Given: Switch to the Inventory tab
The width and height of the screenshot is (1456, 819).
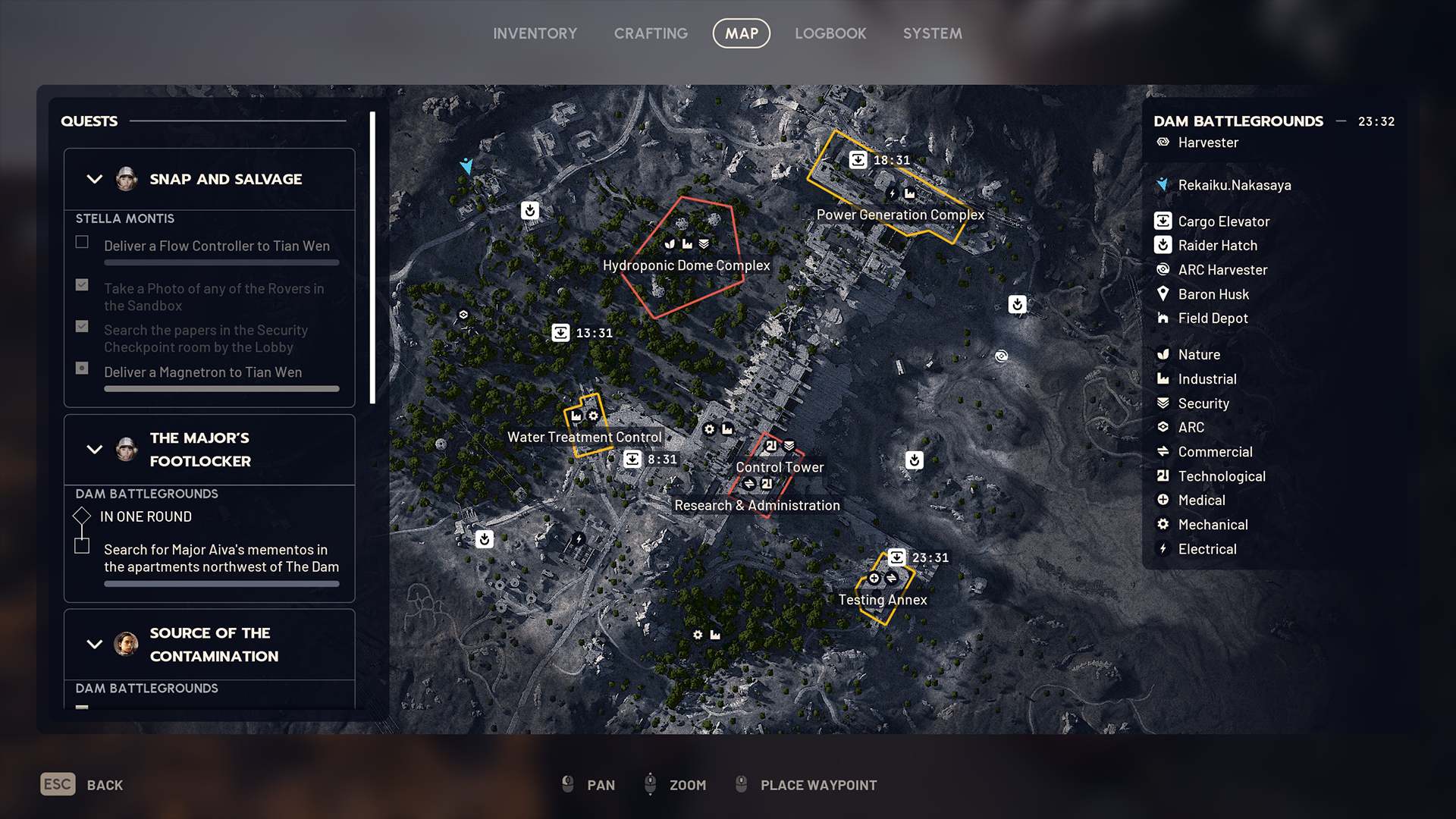Looking at the screenshot, I should [x=535, y=33].
